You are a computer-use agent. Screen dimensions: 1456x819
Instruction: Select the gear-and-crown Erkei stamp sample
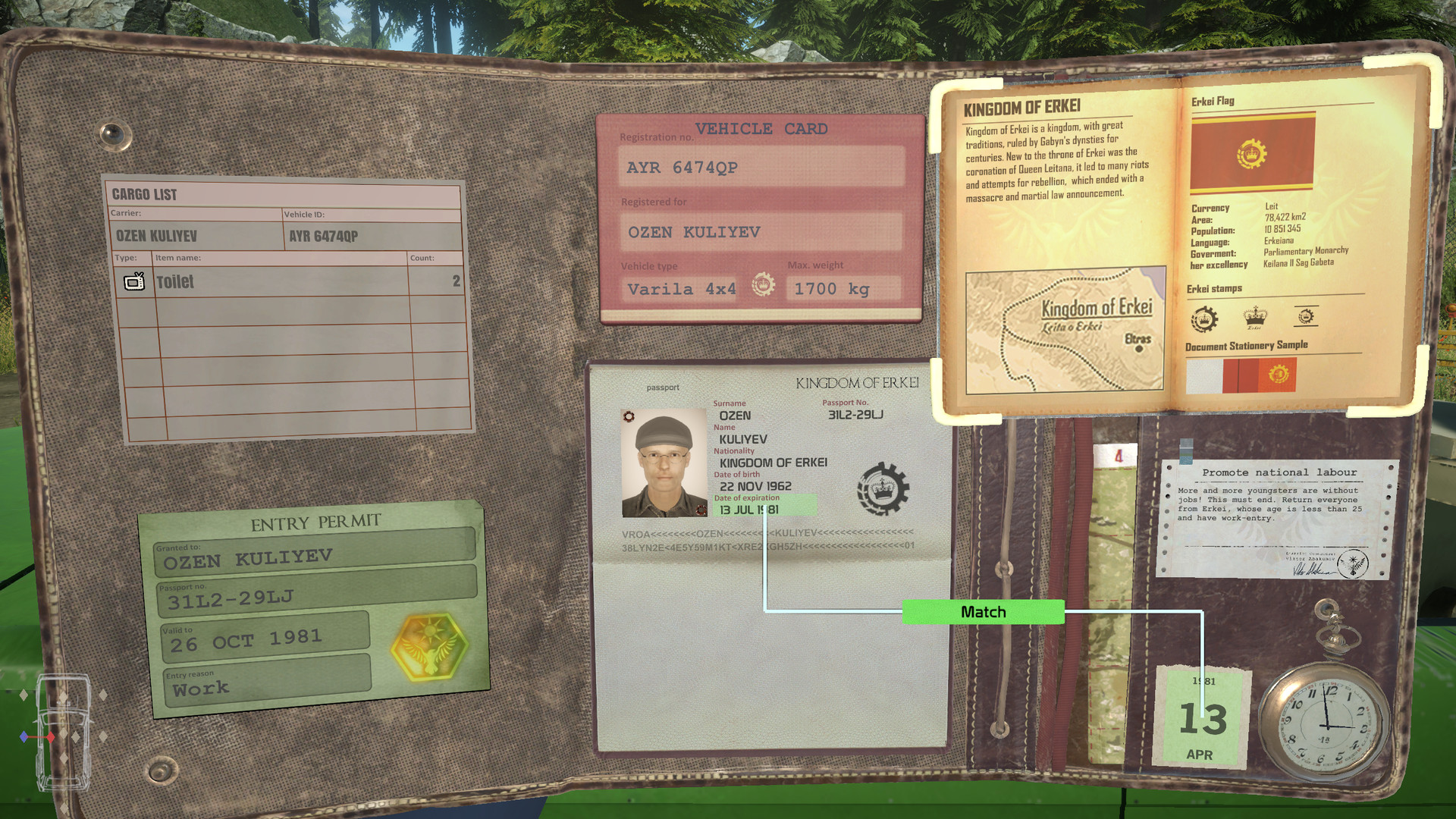pos(1205,318)
